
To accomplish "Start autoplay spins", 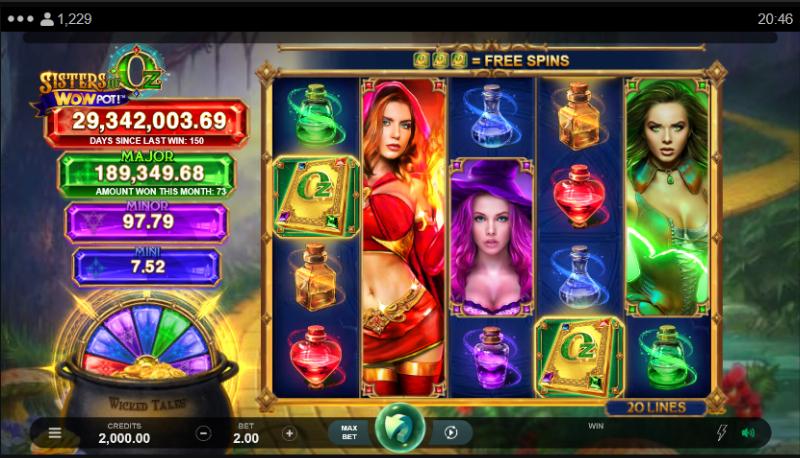I will coord(451,433).
